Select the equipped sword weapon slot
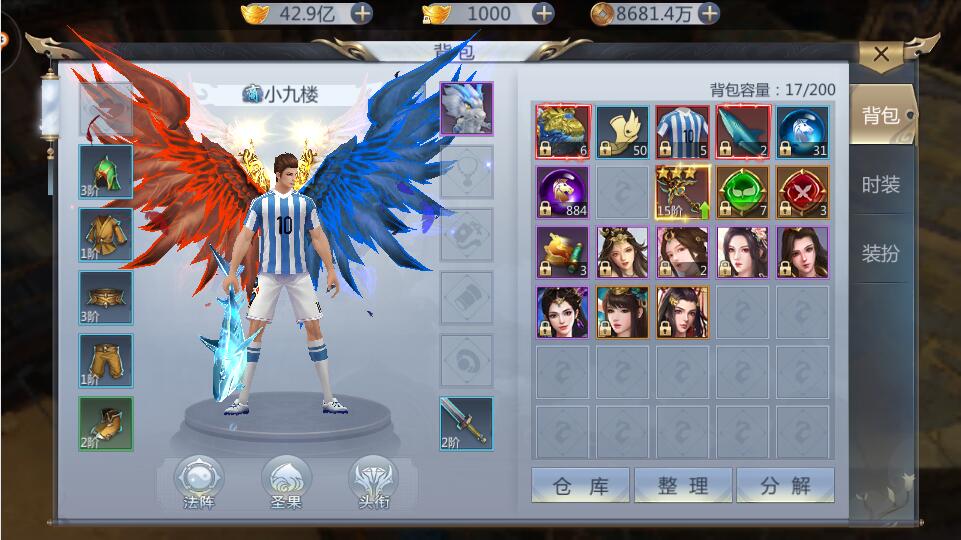 tap(466, 423)
